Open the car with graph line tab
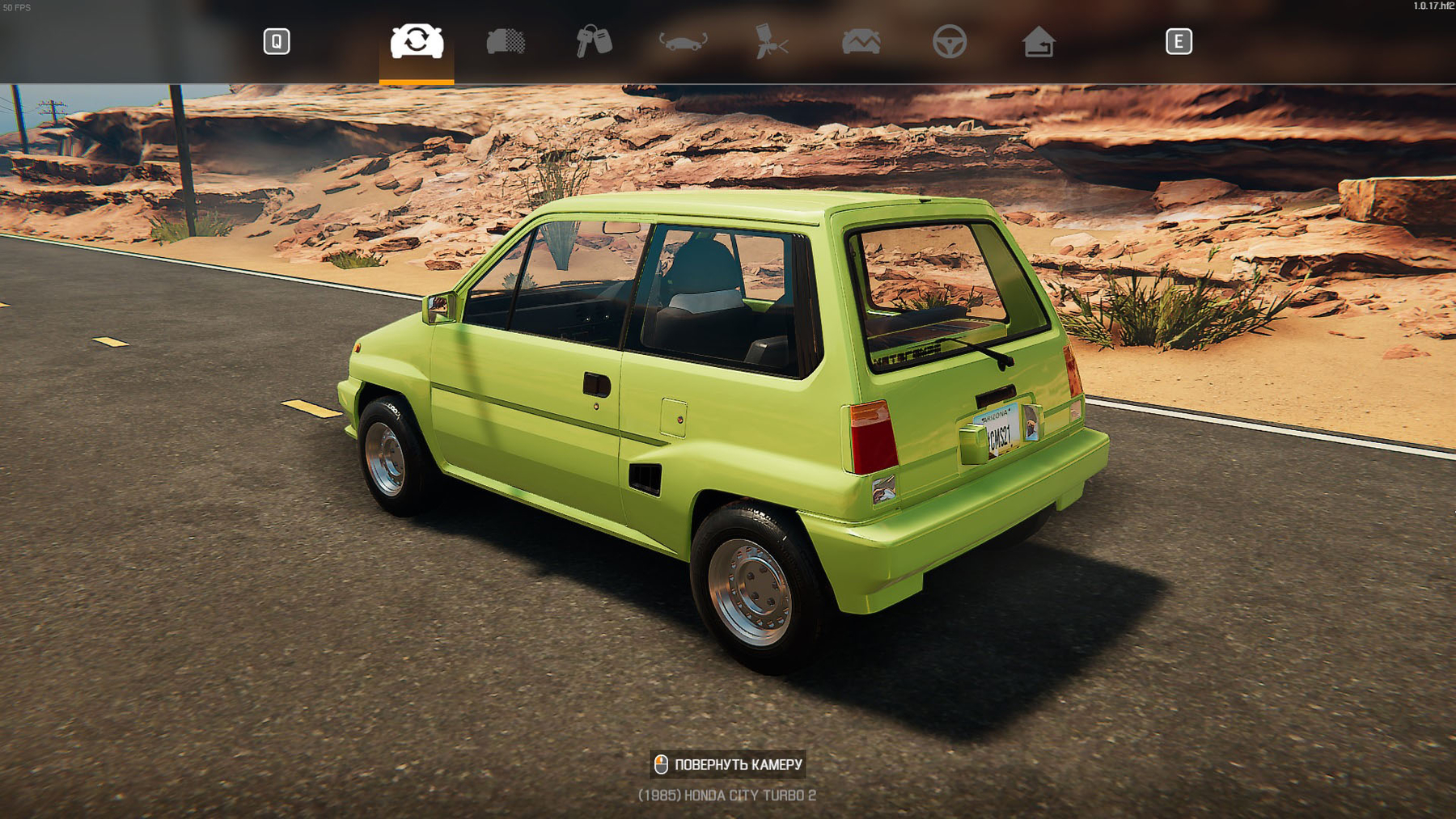This screenshot has width=1456, height=819. [861, 41]
